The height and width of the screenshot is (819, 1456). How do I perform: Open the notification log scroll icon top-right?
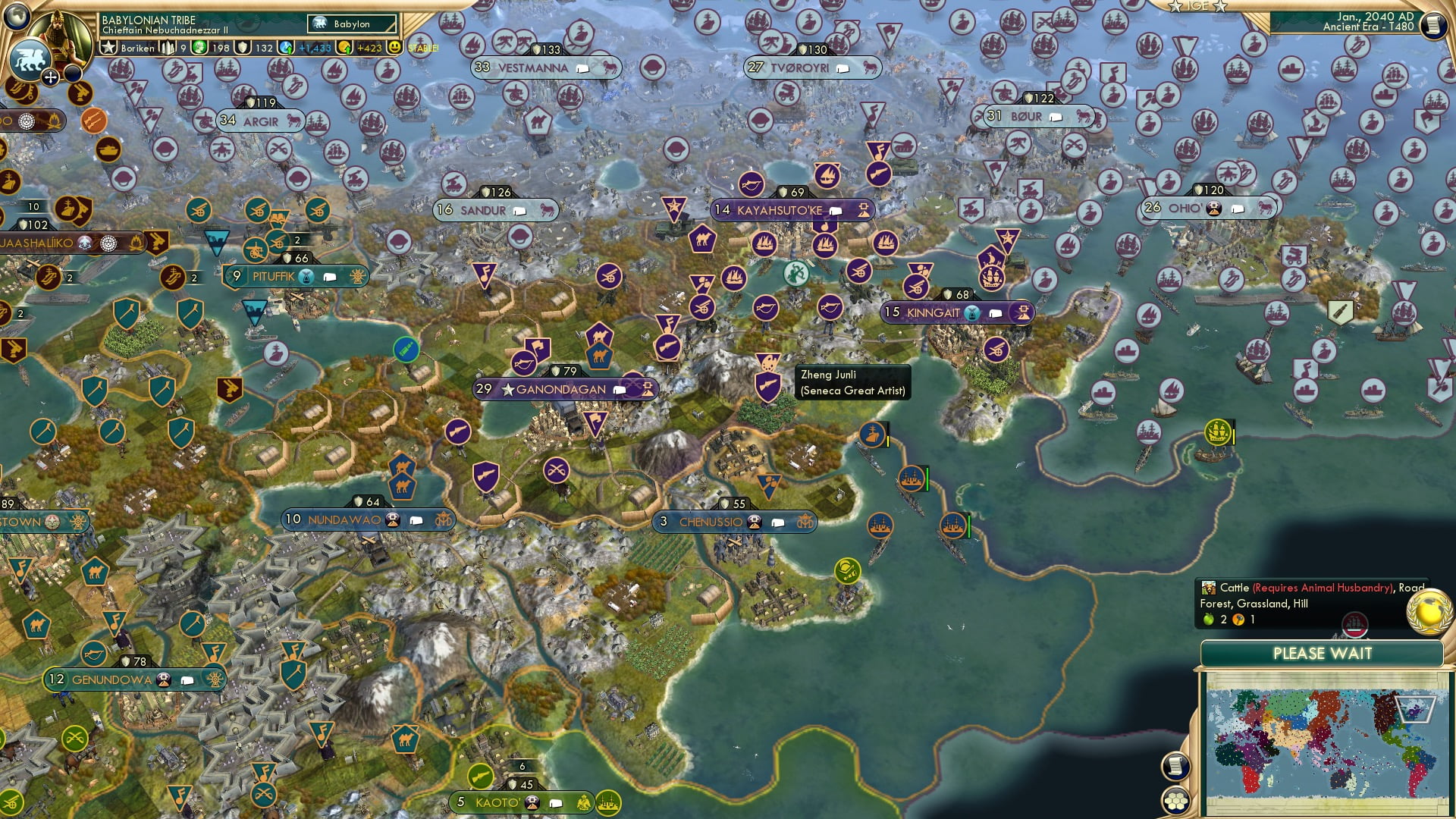1434,24
